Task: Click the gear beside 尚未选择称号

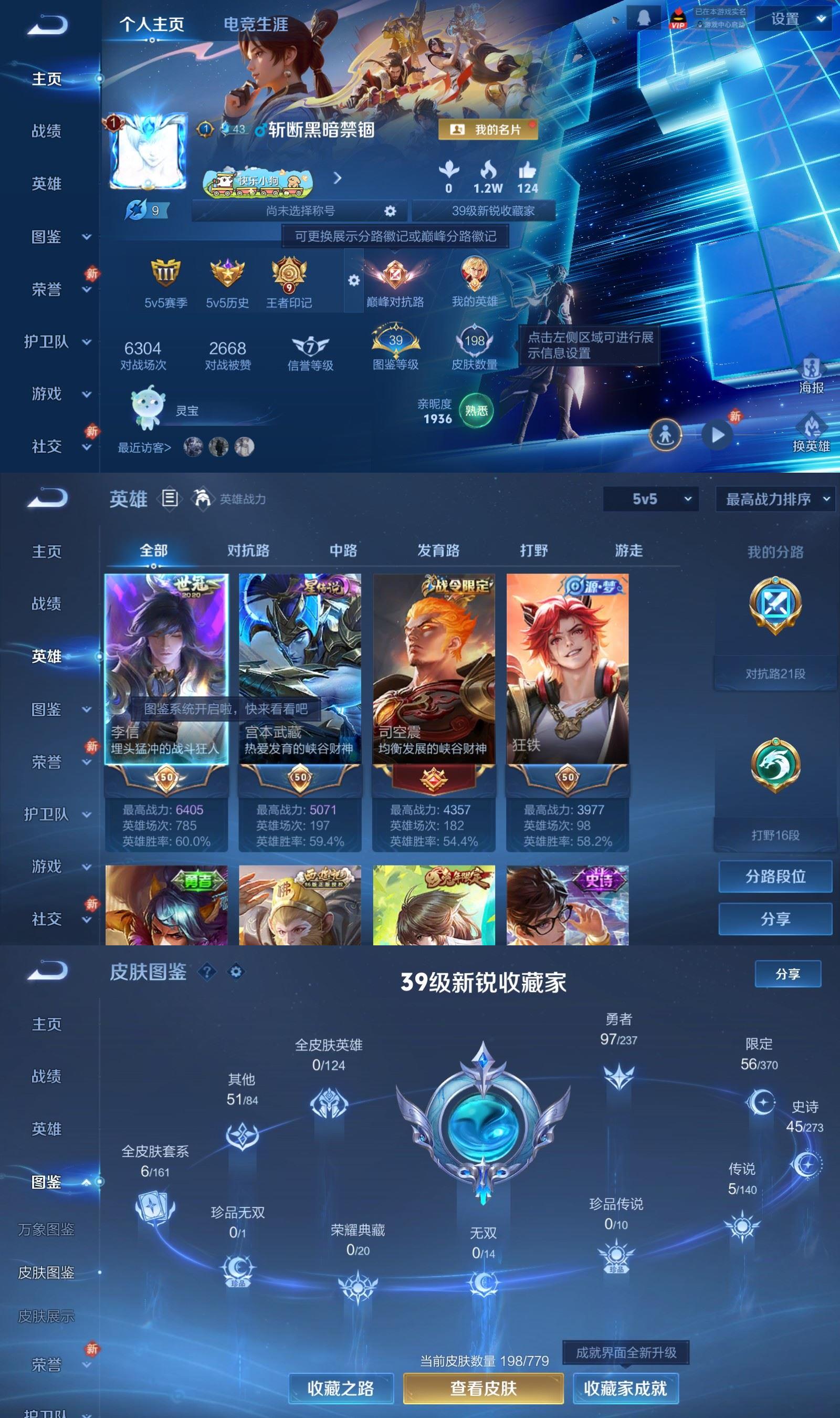Action: pos(390,210)
